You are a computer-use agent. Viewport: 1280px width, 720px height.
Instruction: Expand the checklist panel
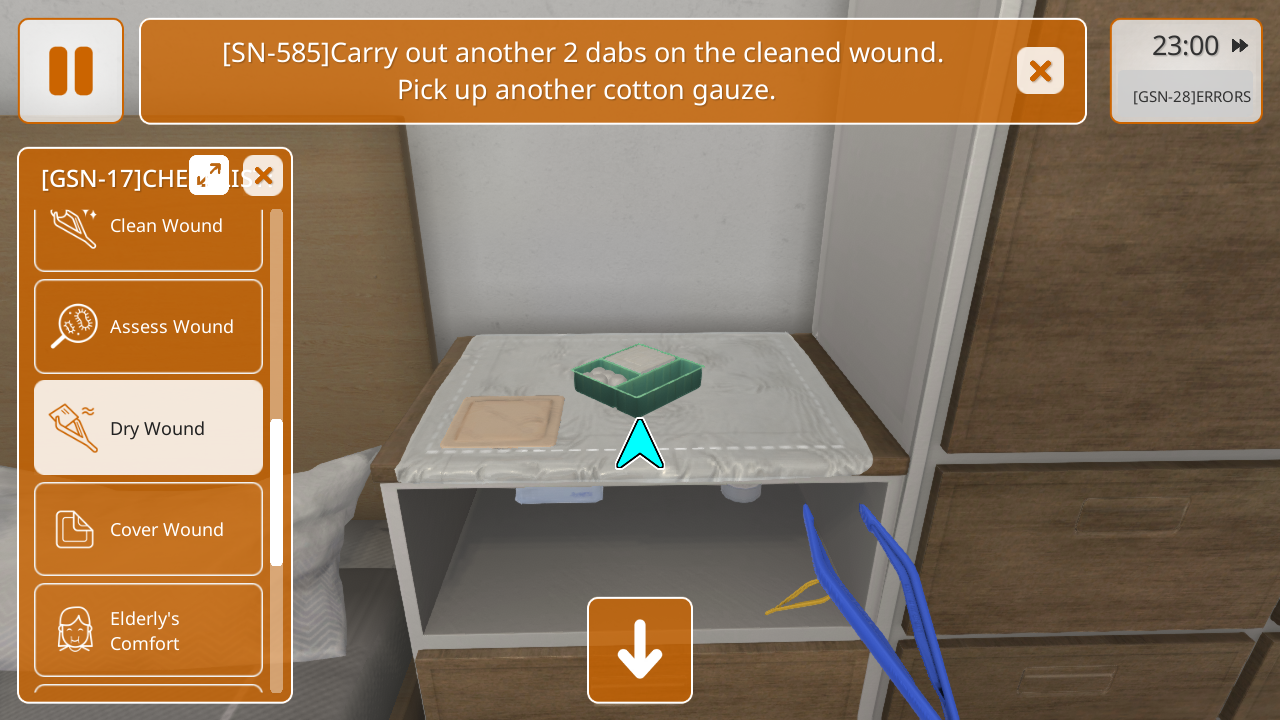[209, 176]
